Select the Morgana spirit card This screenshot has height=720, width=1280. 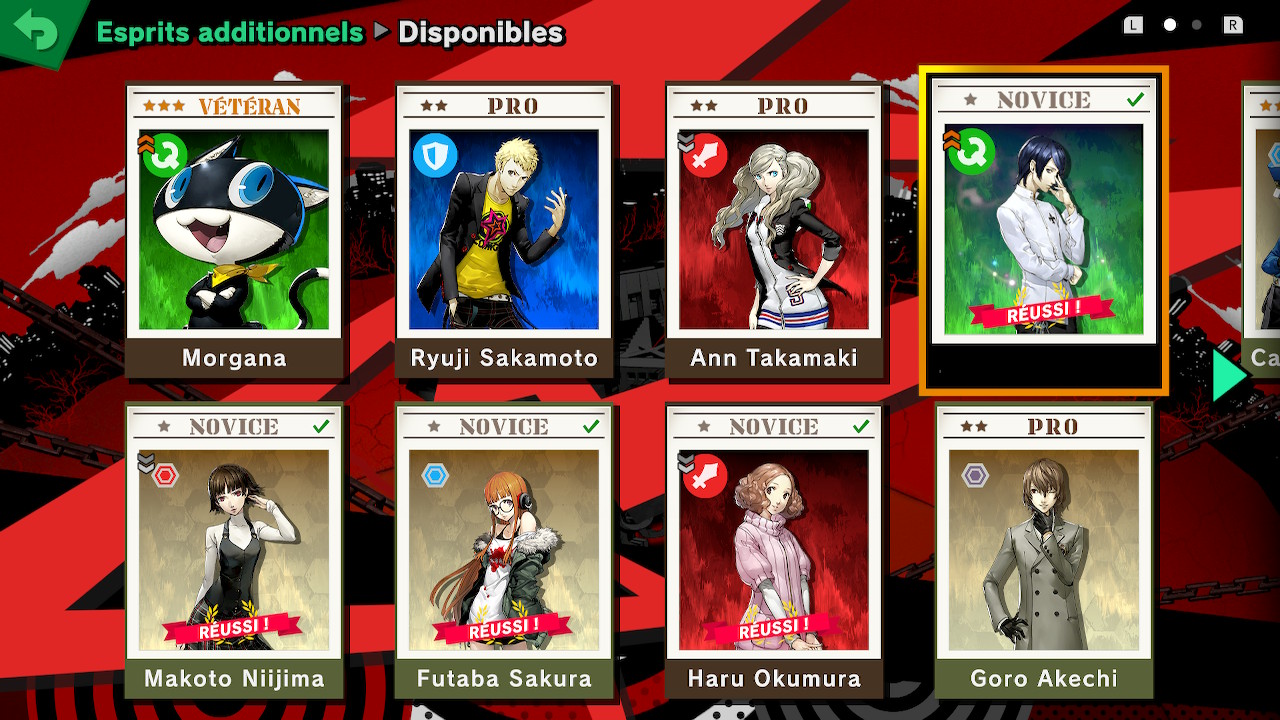pyautogui.click(x=234, y=230)
